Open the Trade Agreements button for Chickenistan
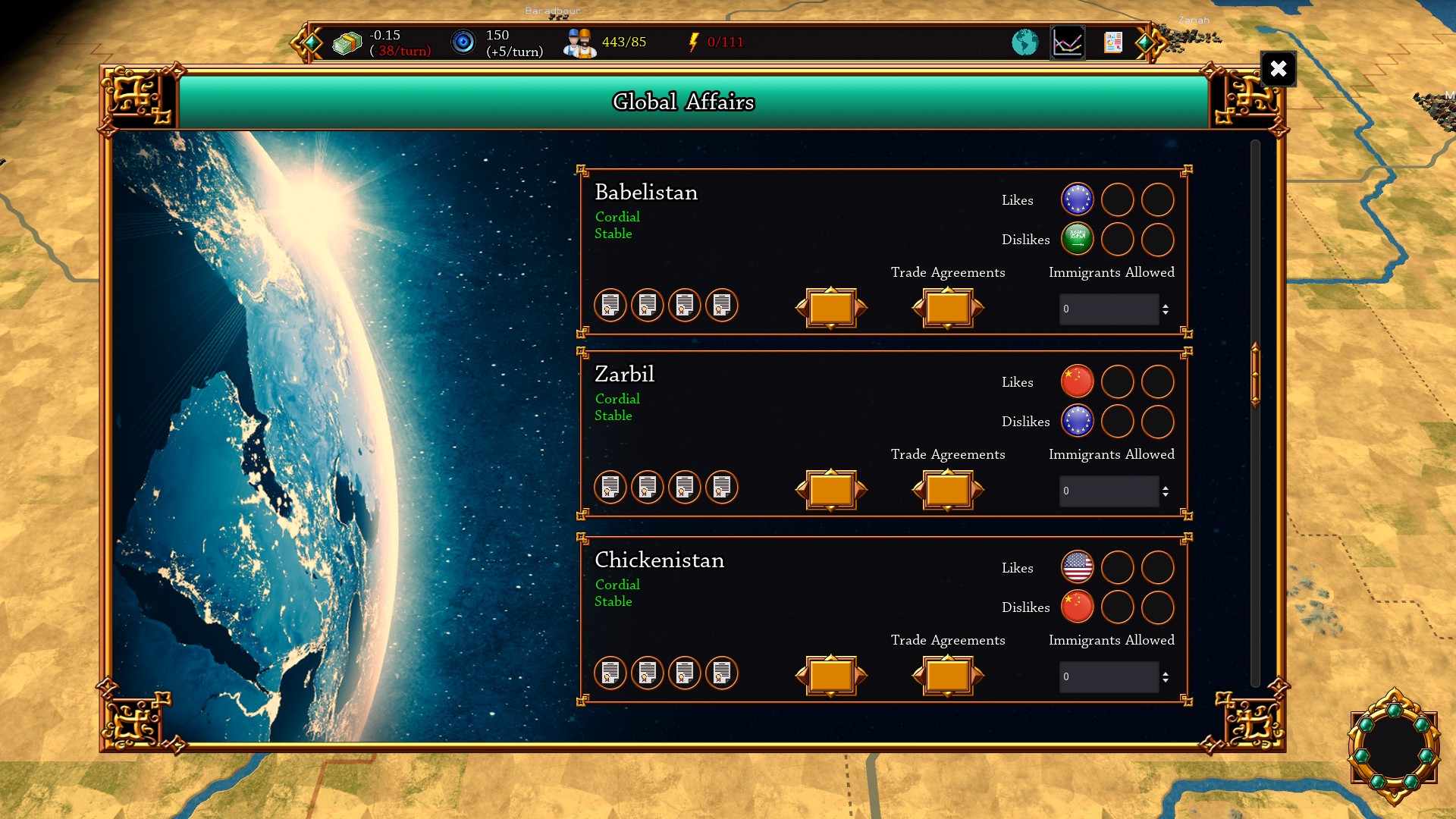The height and width of the screenshot is (819, 1456). pos(948,676)
